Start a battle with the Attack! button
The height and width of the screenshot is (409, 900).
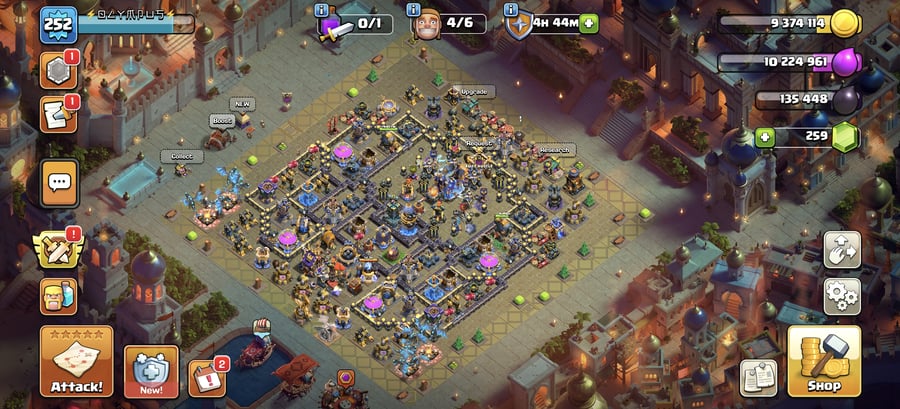(x=76, y=362)
